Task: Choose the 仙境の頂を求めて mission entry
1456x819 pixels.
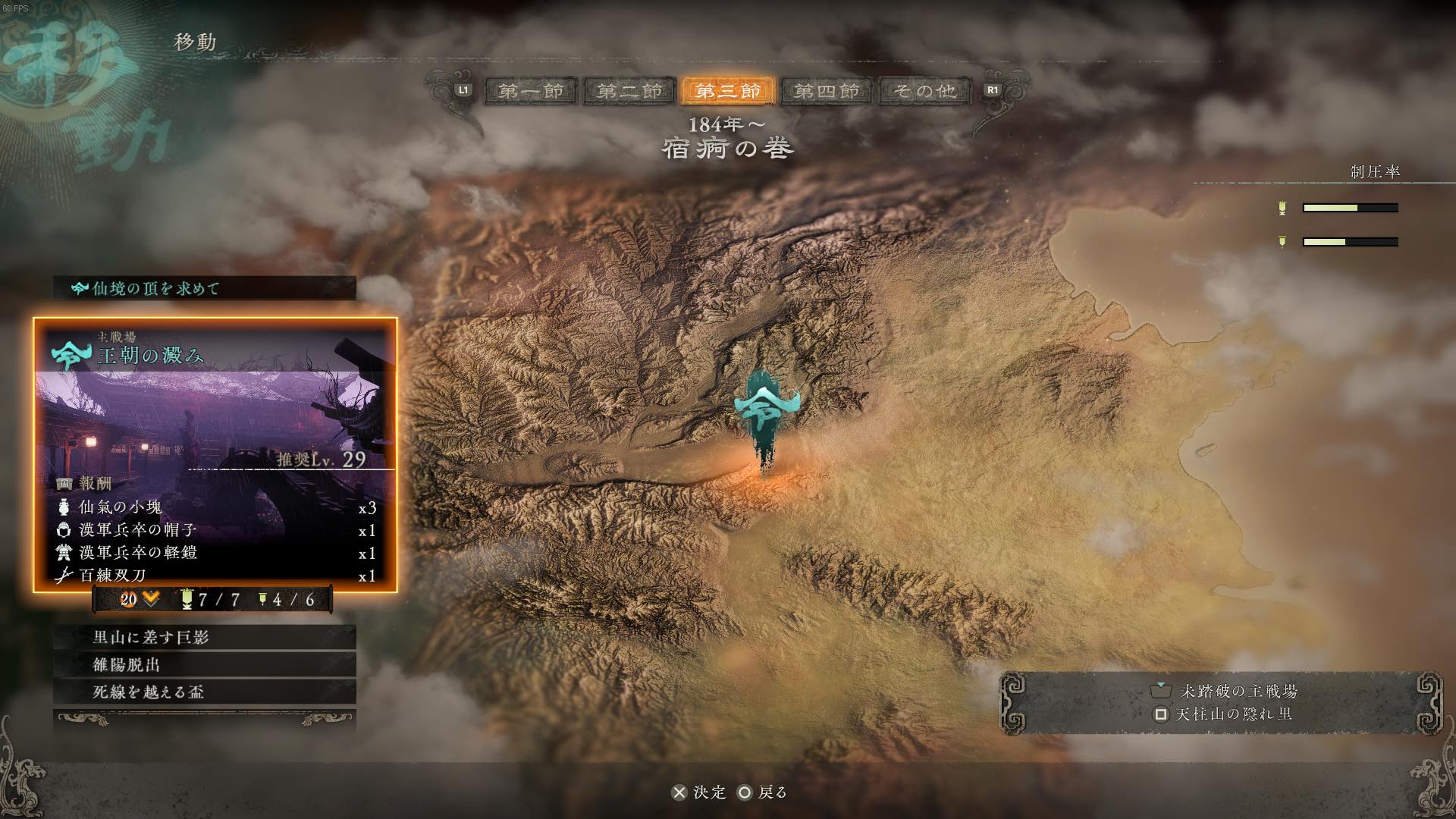Action: click(x=205, y=288)
